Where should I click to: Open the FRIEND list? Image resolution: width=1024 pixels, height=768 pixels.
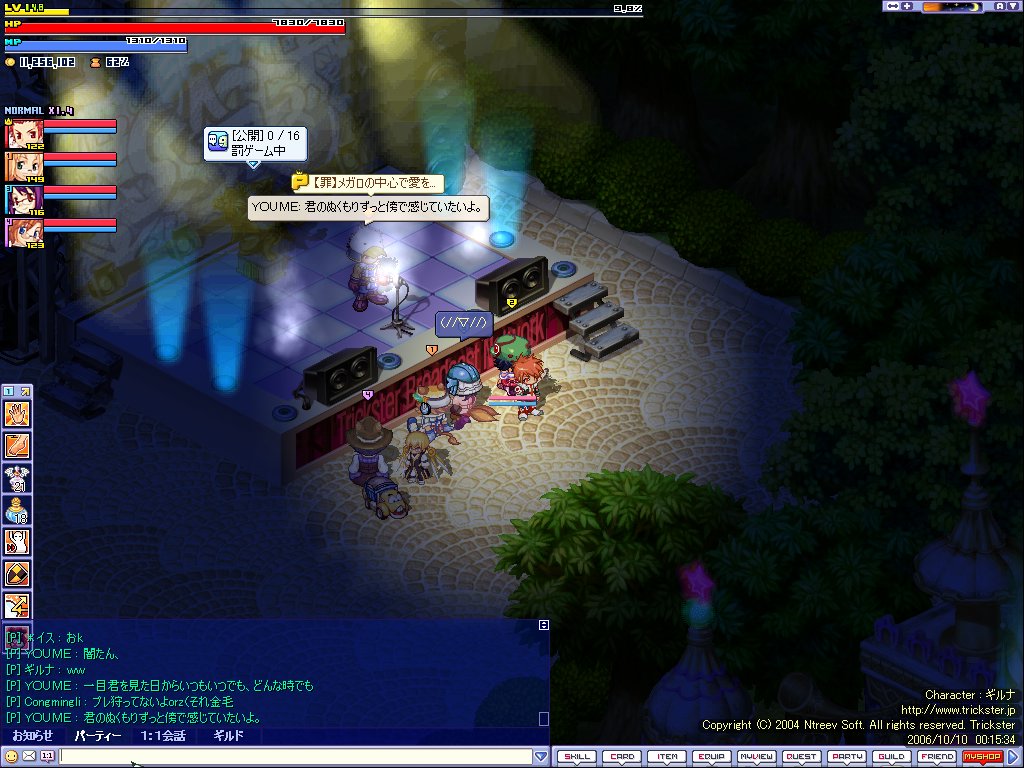click(x=937, y=757)
